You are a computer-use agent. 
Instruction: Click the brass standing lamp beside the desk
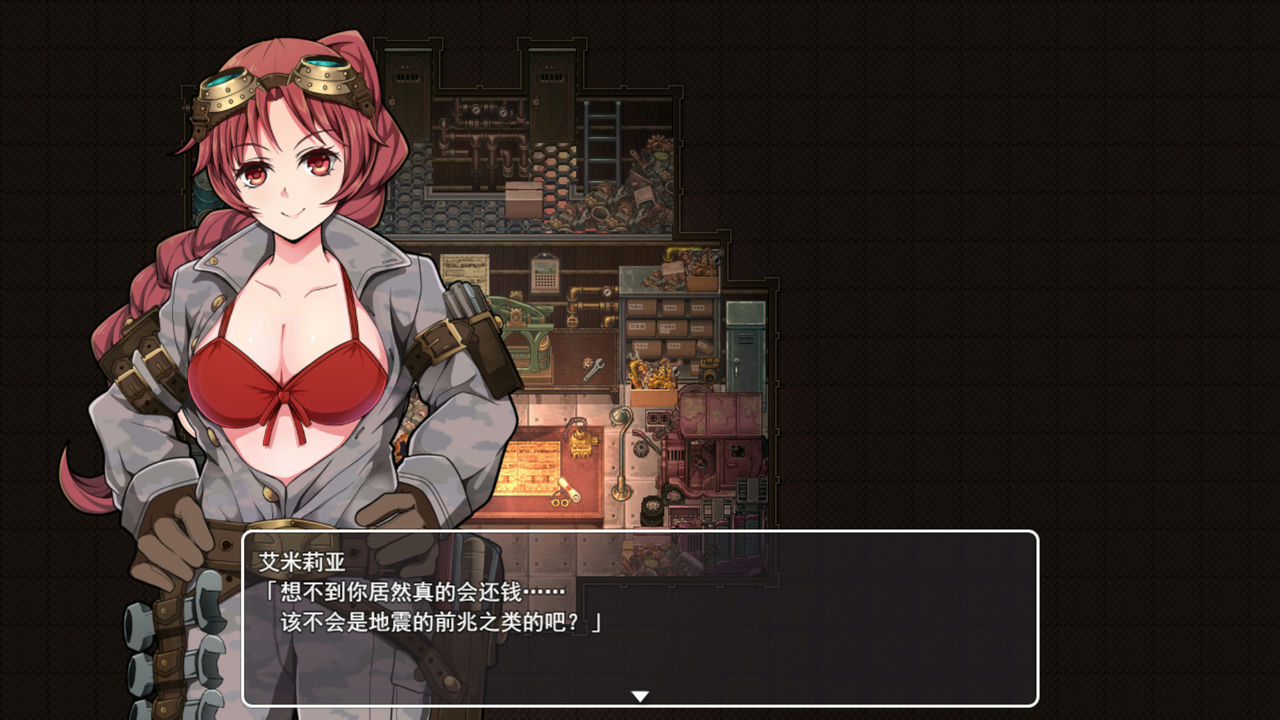pos(620,450)
